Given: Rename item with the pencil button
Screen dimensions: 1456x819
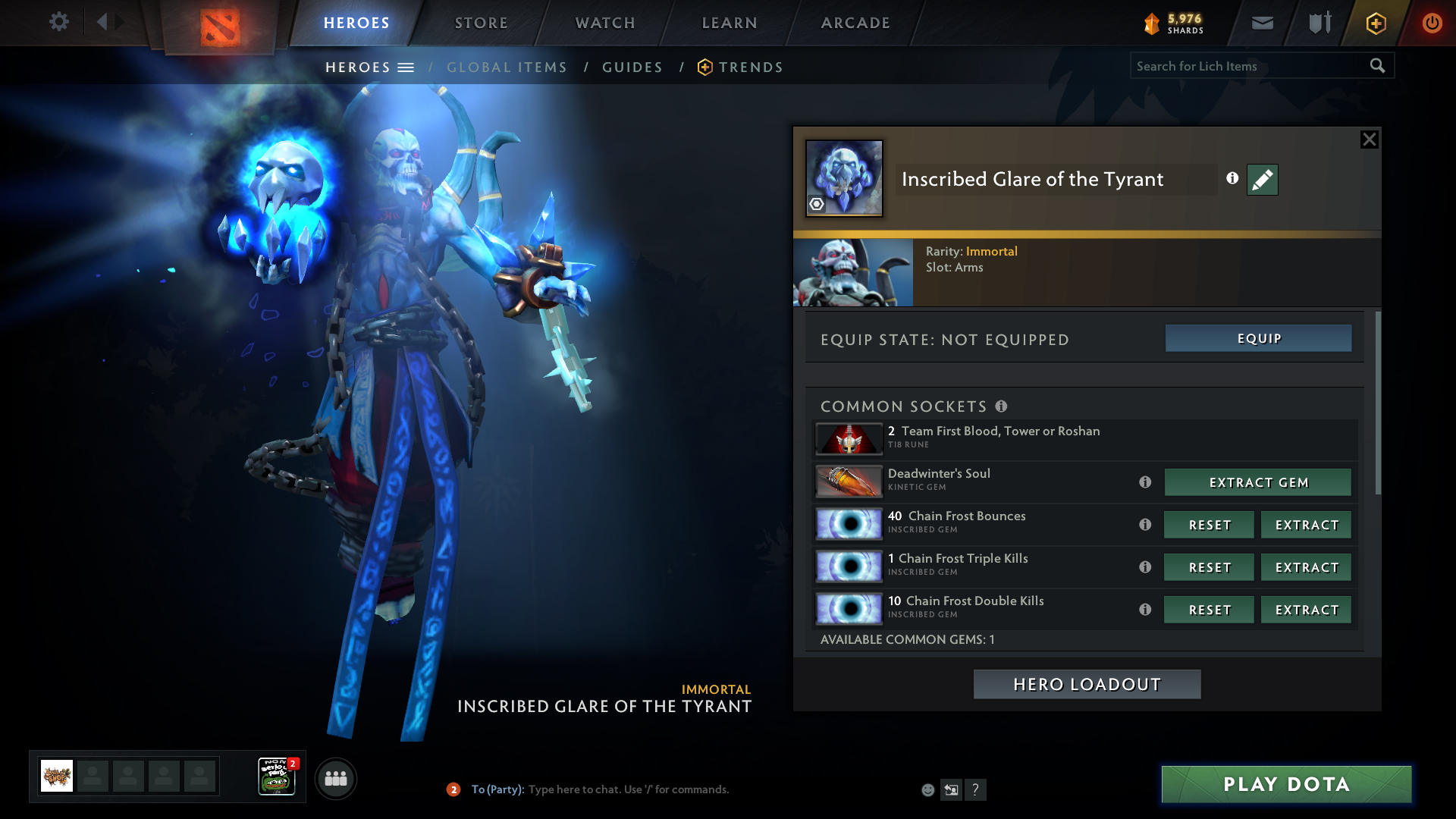Looking at the screenshot, I should tap(1263, 180).
